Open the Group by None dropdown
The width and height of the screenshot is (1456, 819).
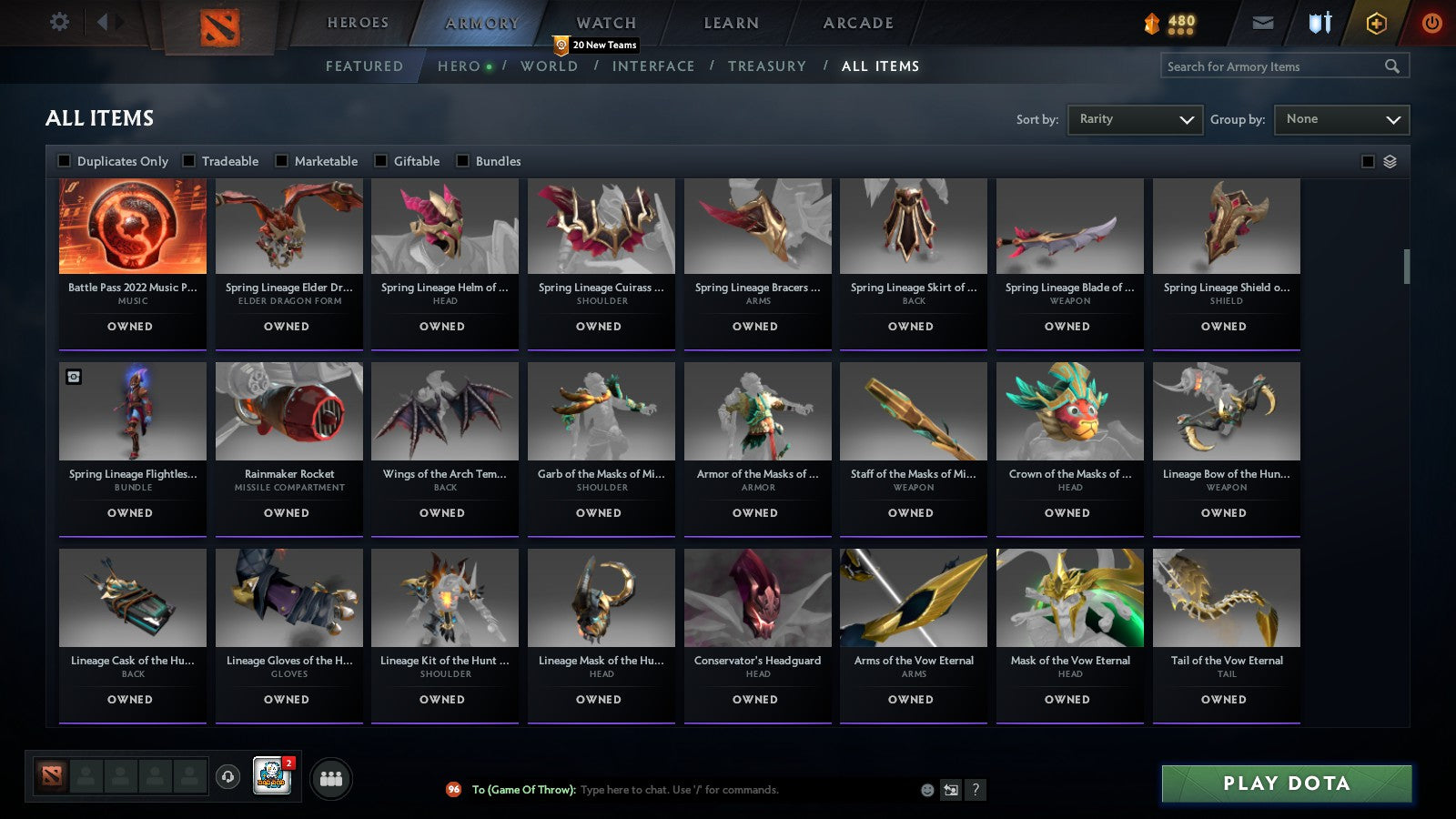pos(1341,119)
